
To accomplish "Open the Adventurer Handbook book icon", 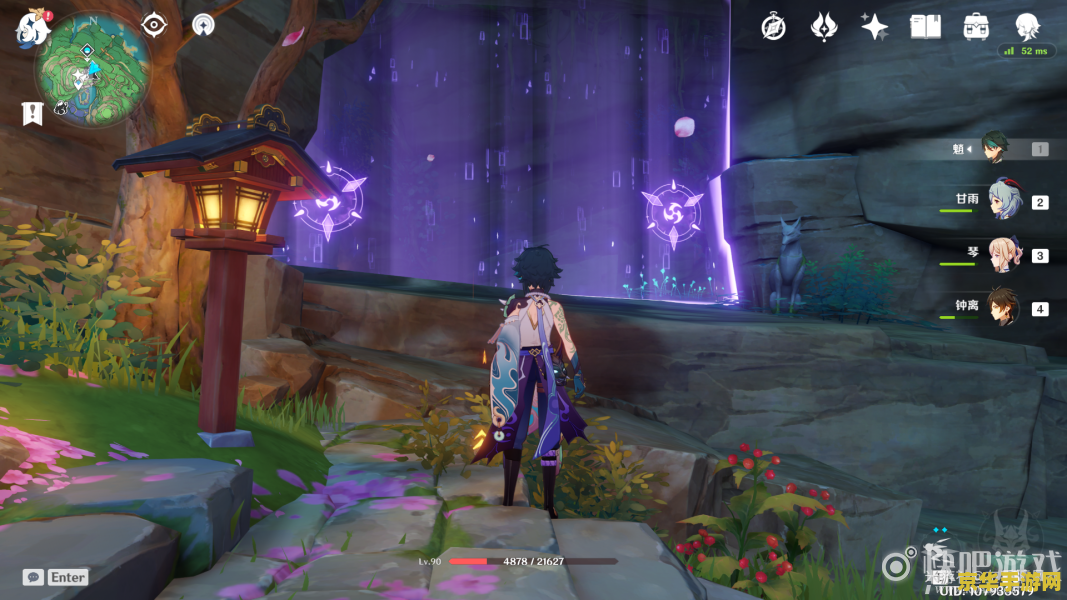I will click(x=926, y=27).
